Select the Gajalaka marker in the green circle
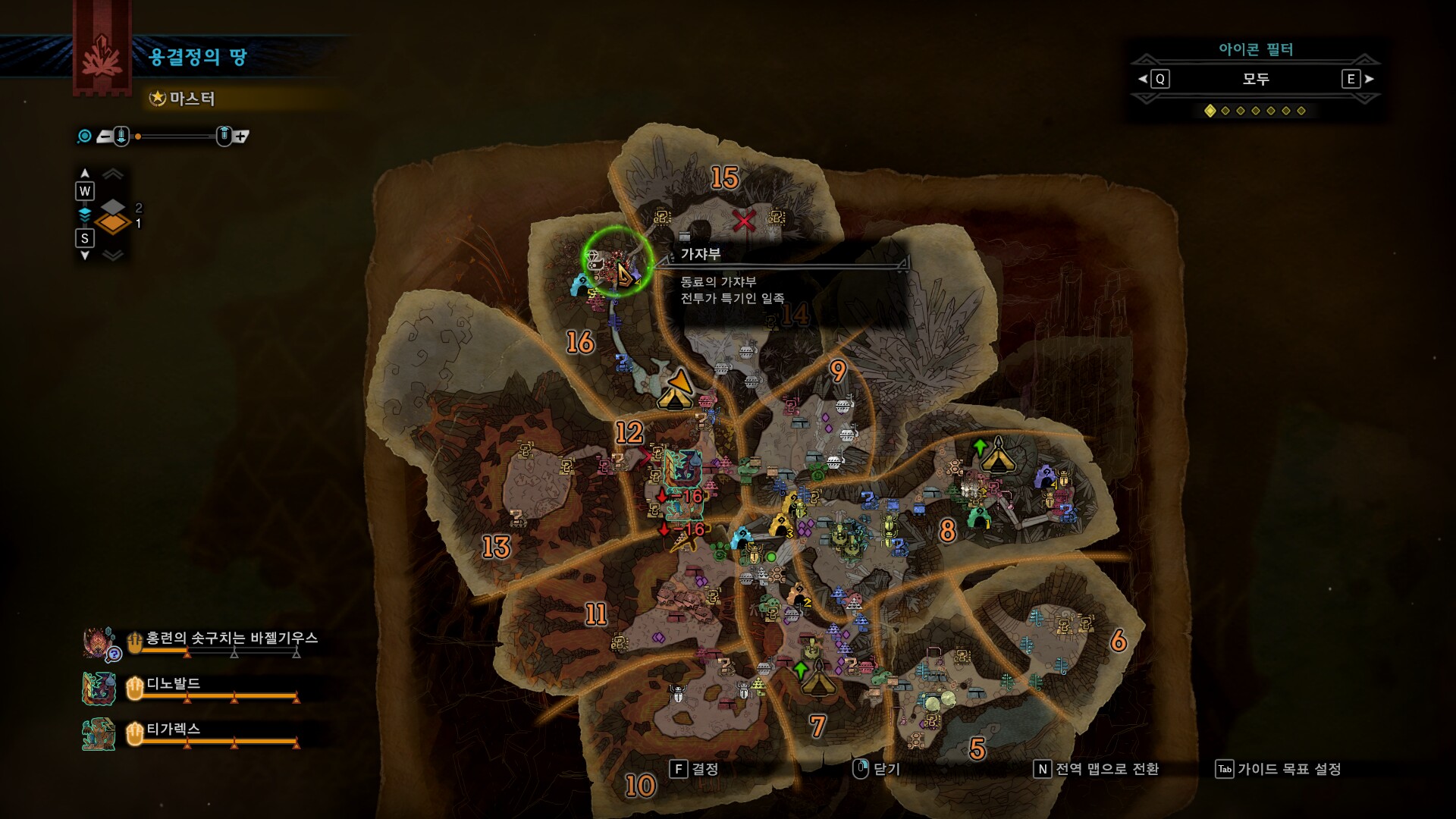 point(617,262)
